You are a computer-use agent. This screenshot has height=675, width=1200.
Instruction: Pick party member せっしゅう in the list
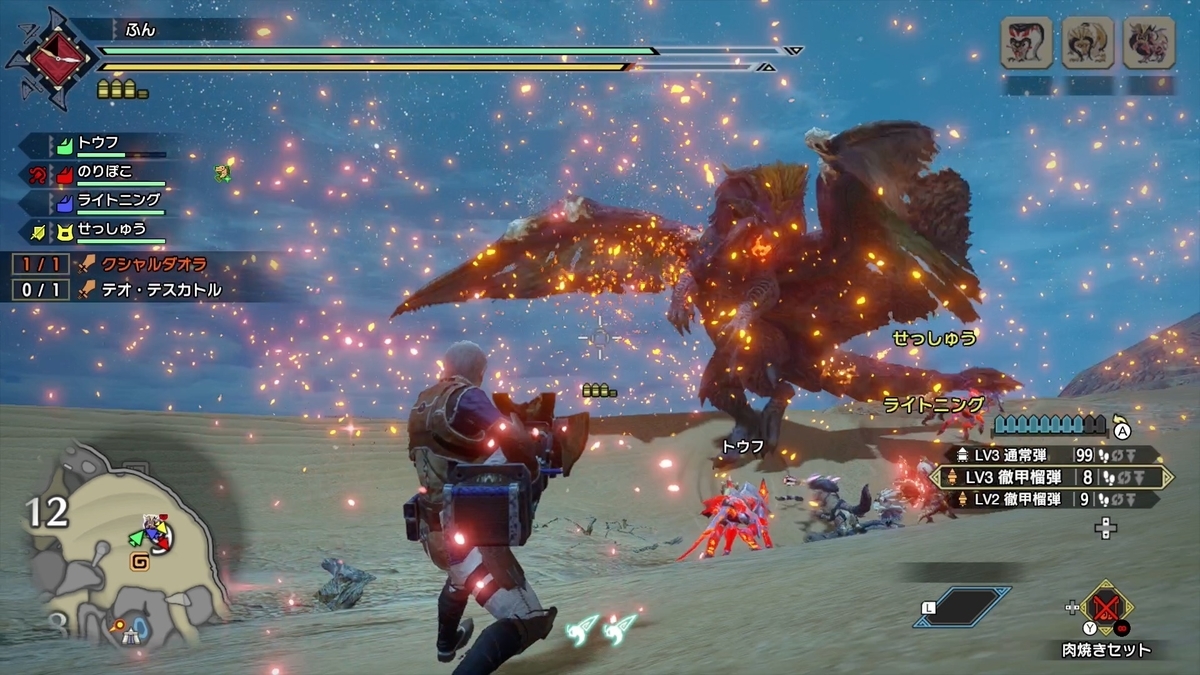(111, 230)
